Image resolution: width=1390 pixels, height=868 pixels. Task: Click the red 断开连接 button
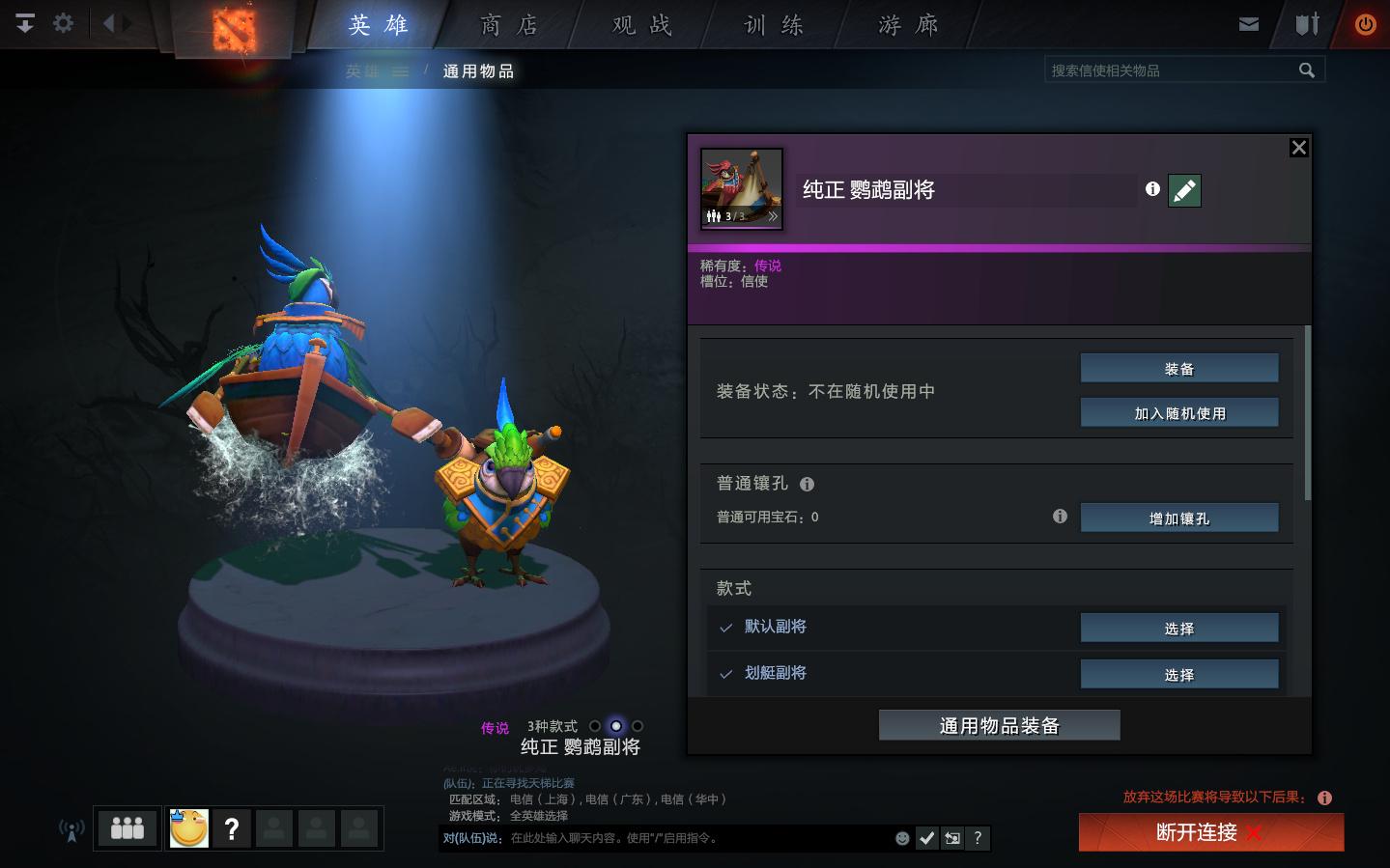[x=1210, y=832]
